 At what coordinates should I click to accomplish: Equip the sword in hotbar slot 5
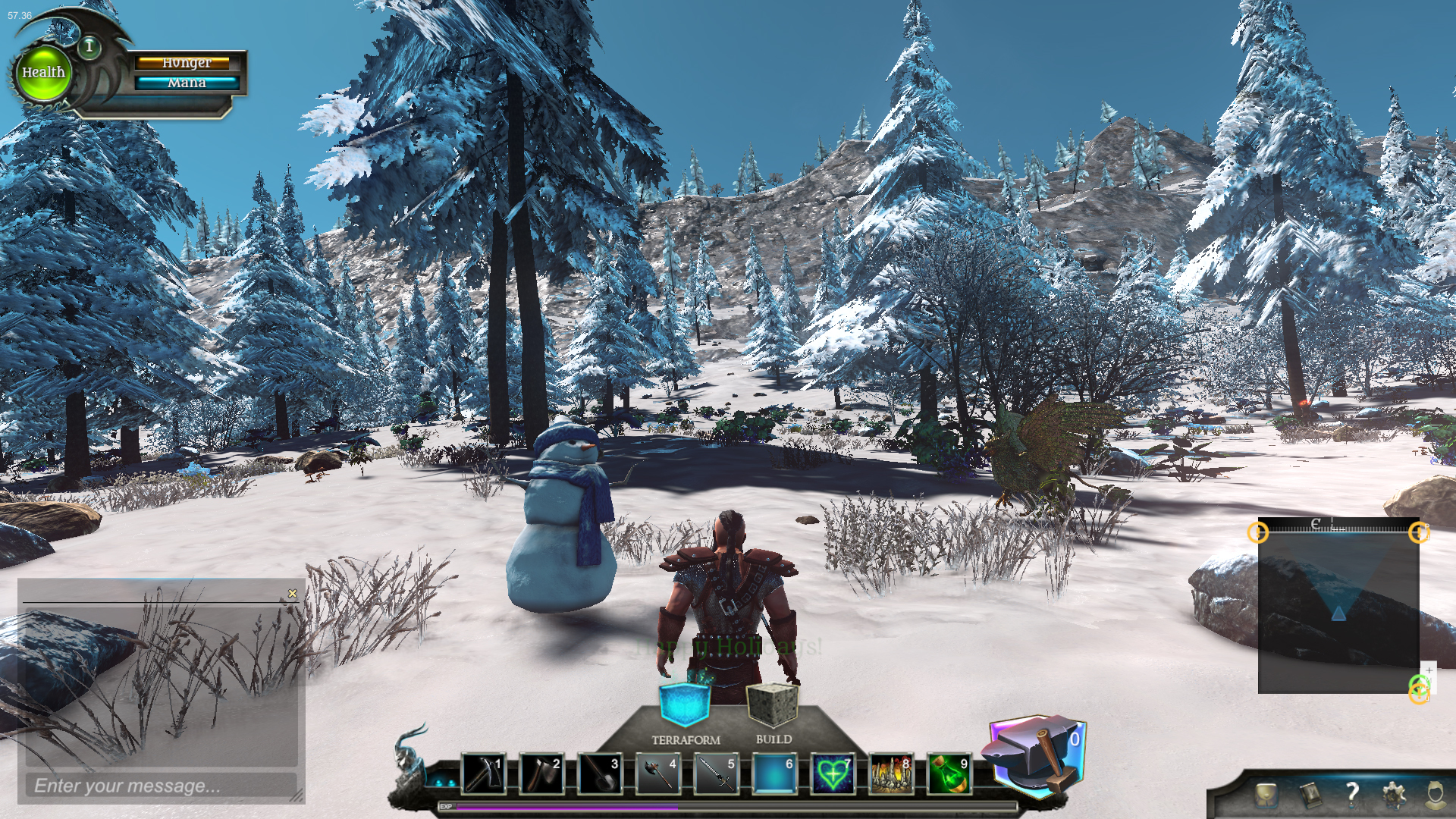tap(716, 774)
